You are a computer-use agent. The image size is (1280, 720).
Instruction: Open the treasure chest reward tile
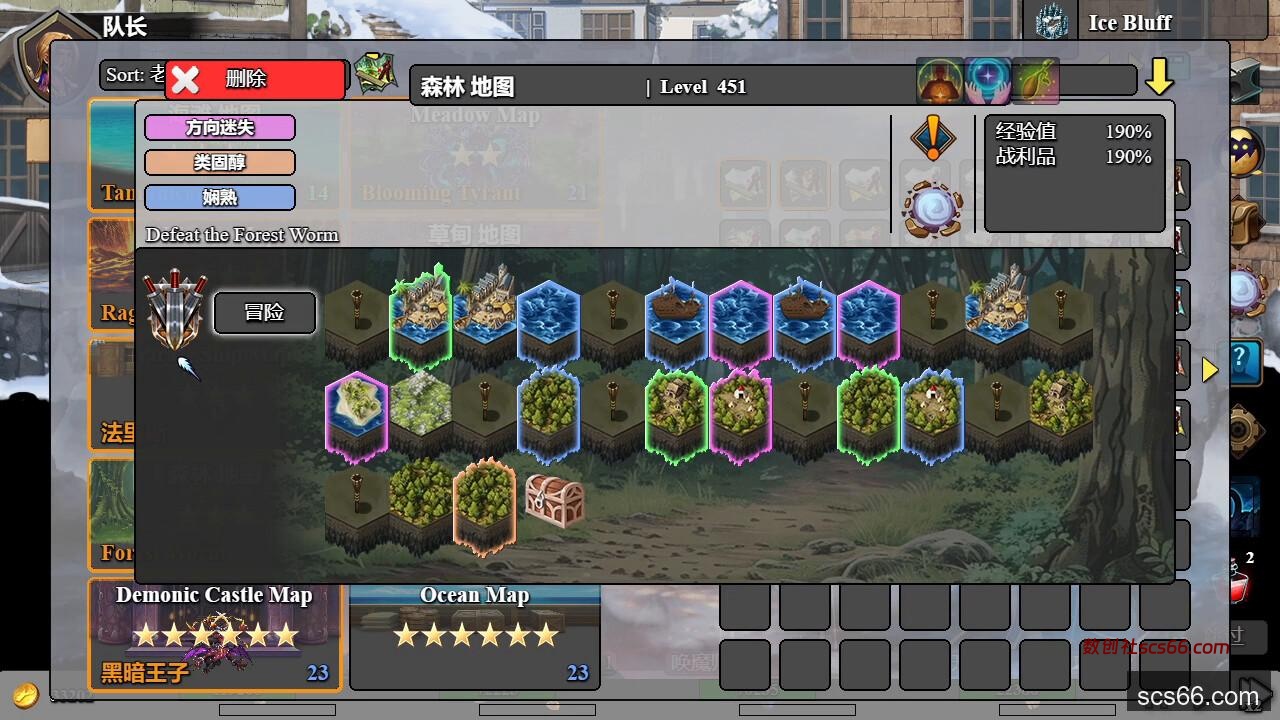(x=554, y=500)
